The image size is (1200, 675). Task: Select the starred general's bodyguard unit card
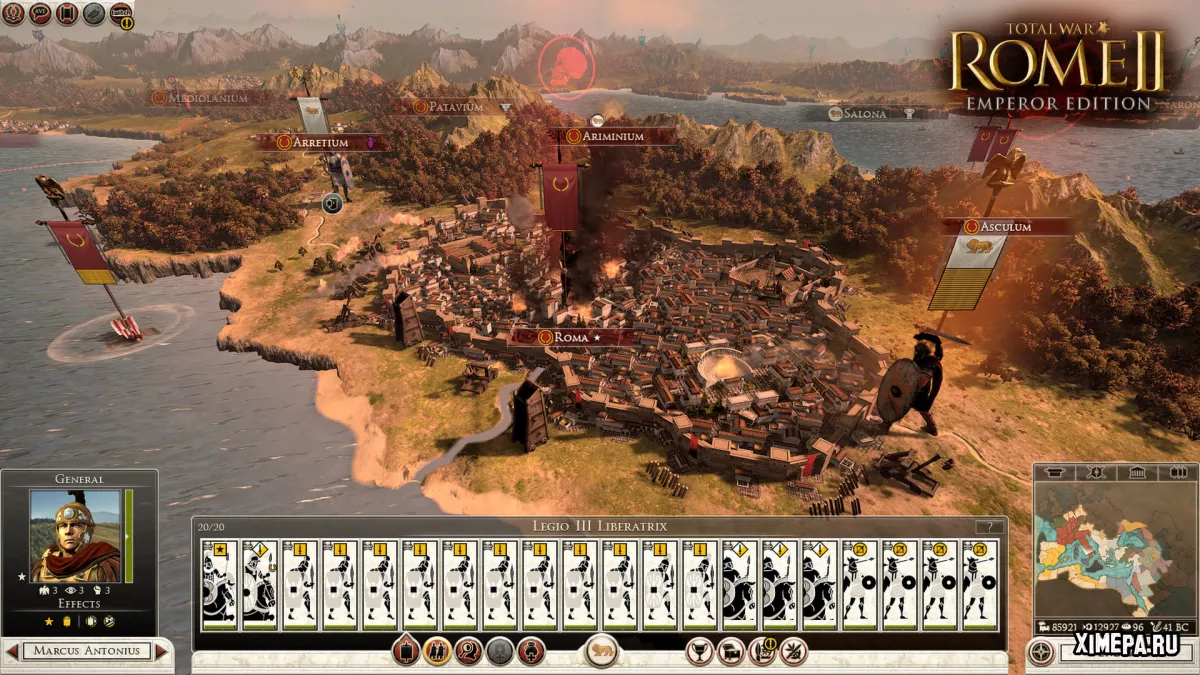click(x=220, y=585)
